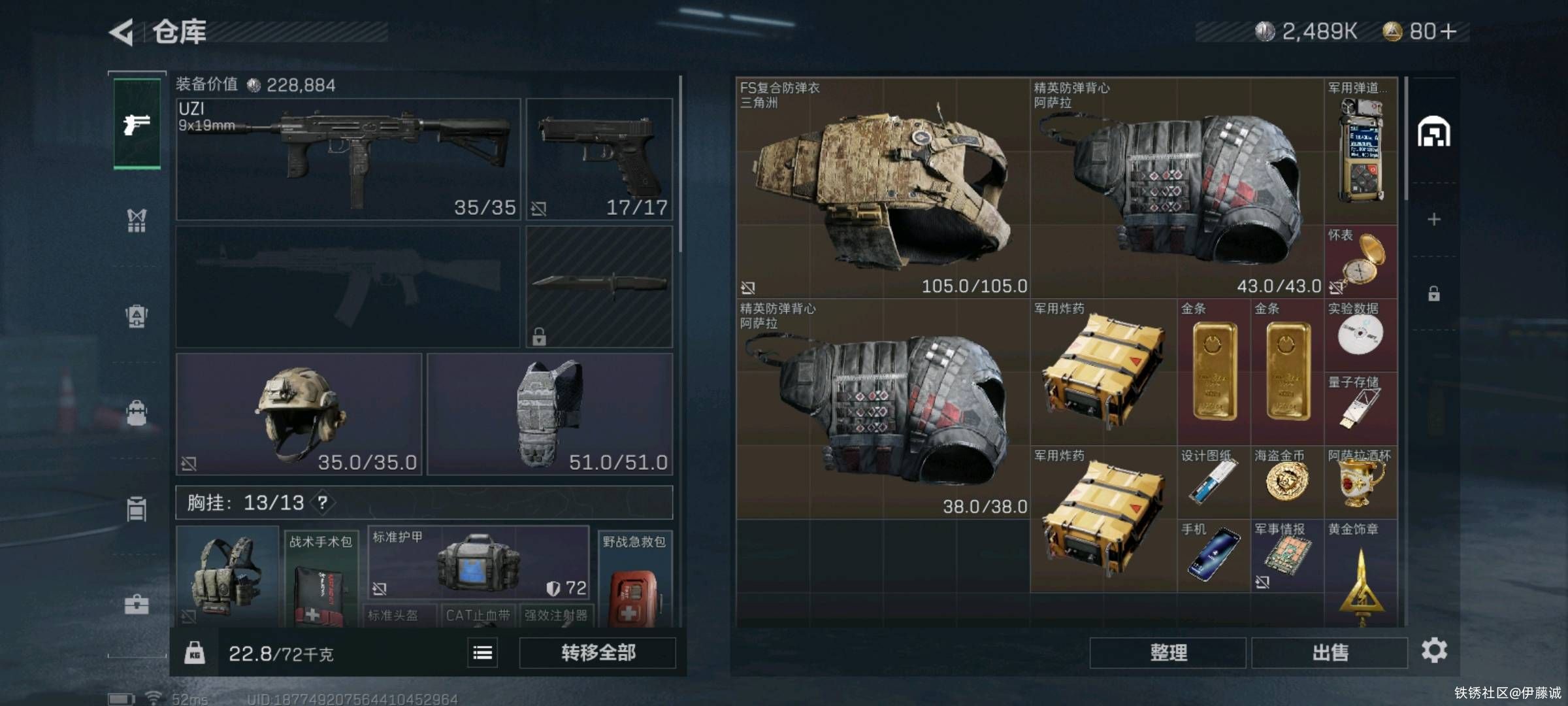
Task: Select the 实验数据 disc item
Action: click(1361, 335)
